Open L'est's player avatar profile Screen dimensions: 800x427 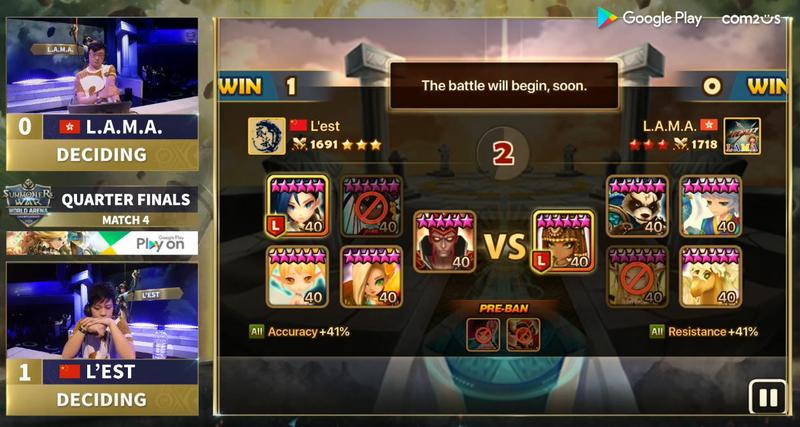pos(266,136)
